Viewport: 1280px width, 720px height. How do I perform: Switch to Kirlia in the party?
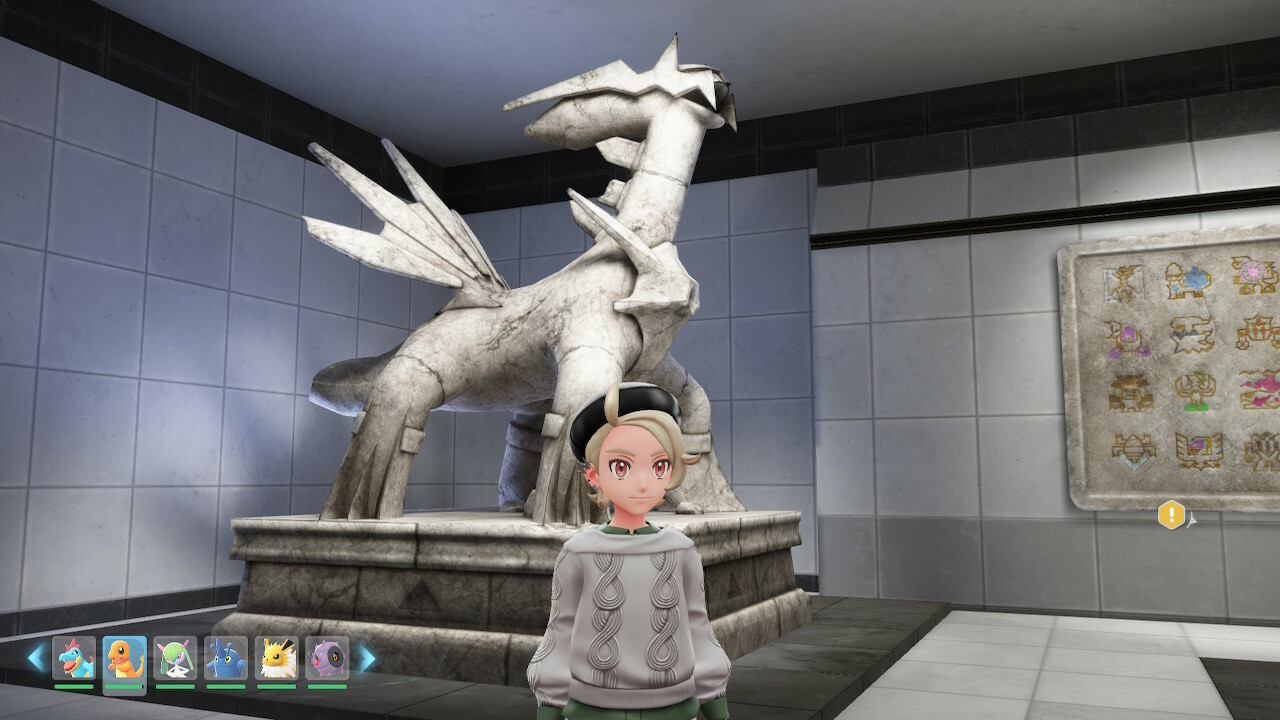pyautogui.click(x=175, y=659)
